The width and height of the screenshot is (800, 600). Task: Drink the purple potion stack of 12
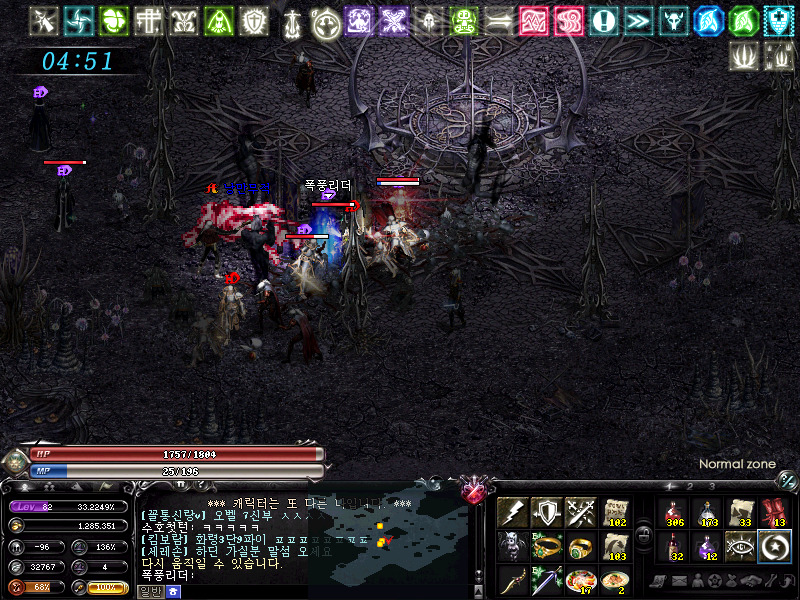[707, 546]
